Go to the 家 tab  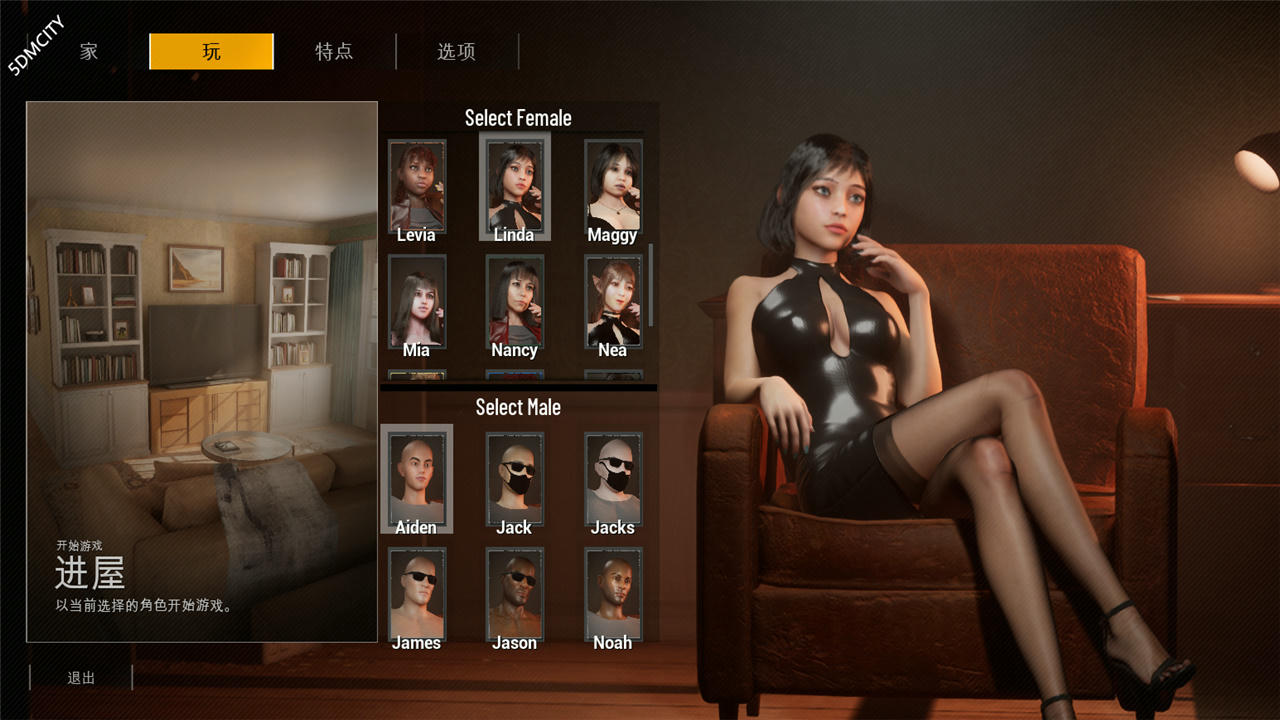(88, 51)
